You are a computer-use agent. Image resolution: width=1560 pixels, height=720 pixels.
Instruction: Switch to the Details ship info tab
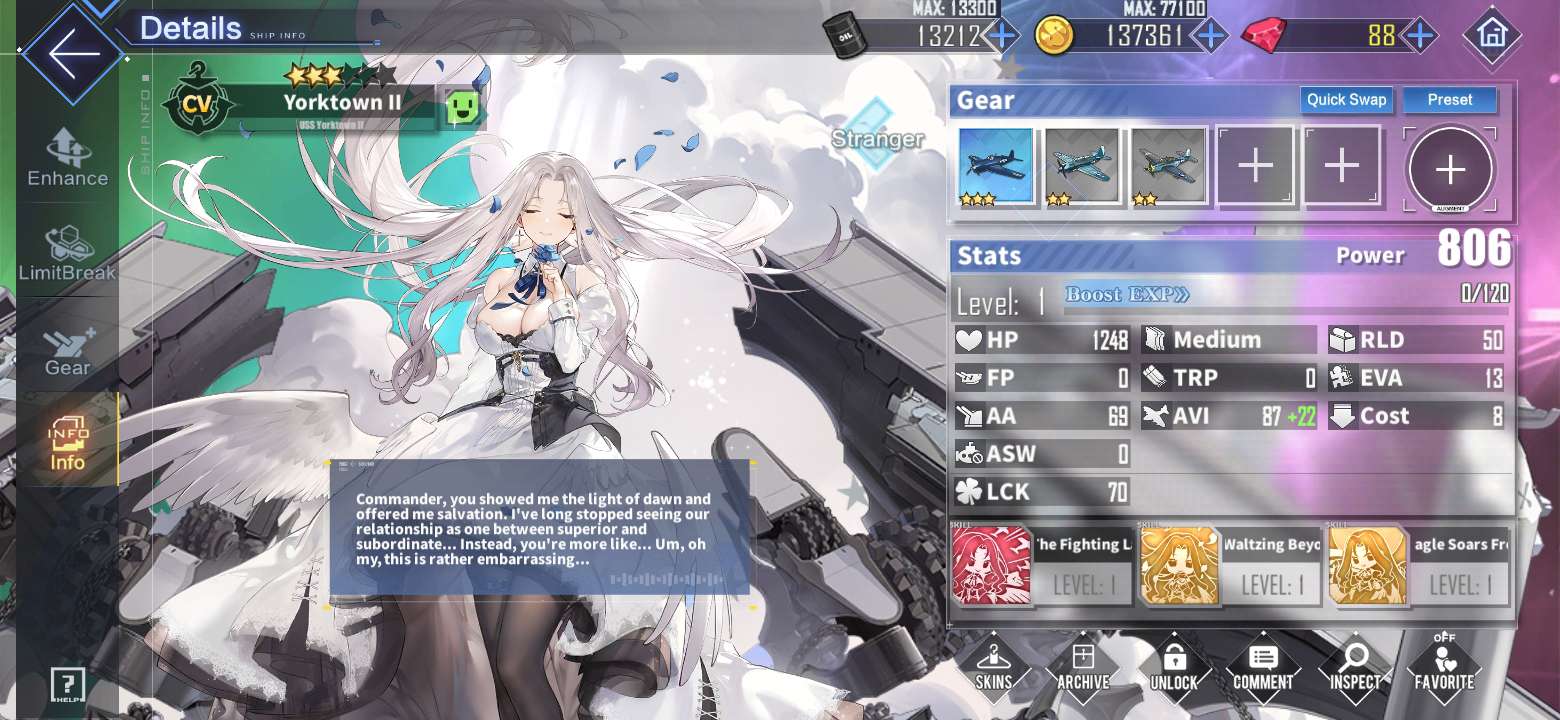point(190,27)
